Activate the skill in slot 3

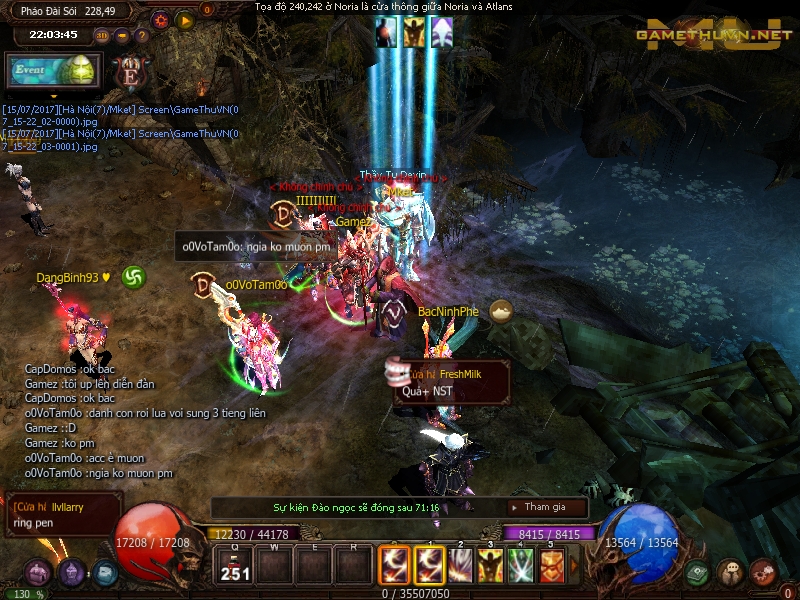pyautogui.click(x=459, y=566)
